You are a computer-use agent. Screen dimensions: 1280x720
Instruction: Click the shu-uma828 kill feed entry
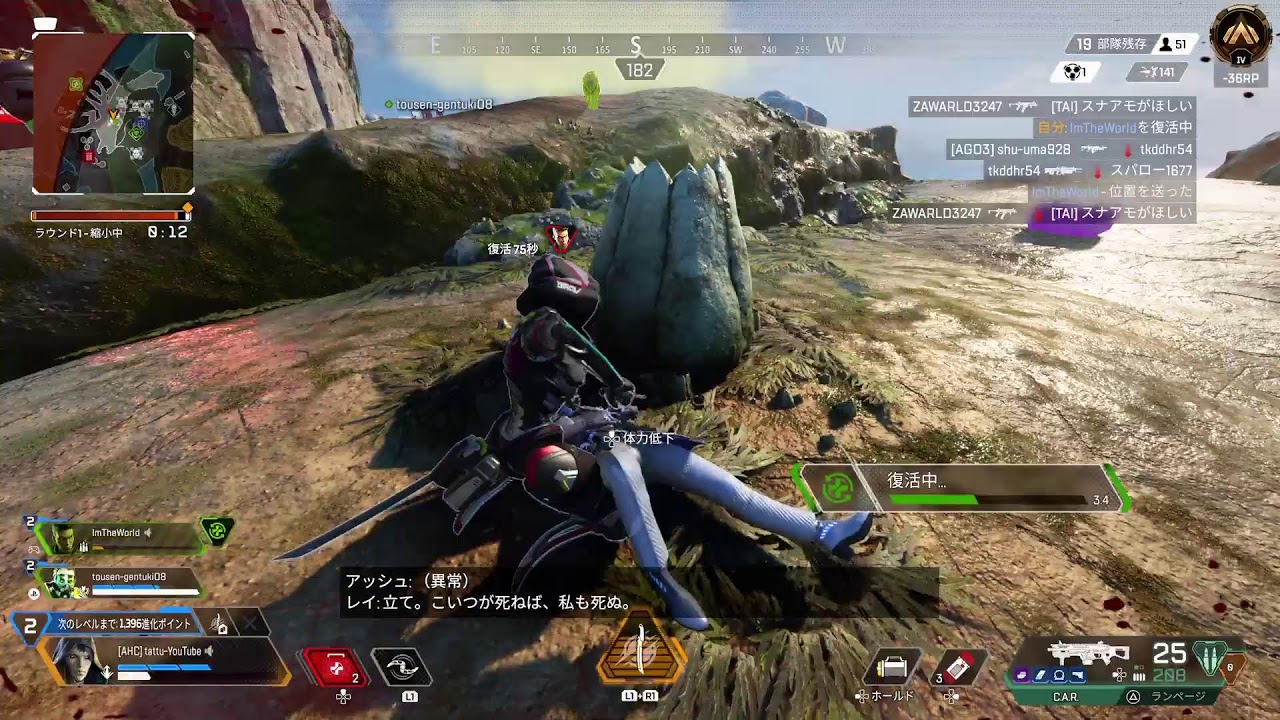pos(1070,150)
